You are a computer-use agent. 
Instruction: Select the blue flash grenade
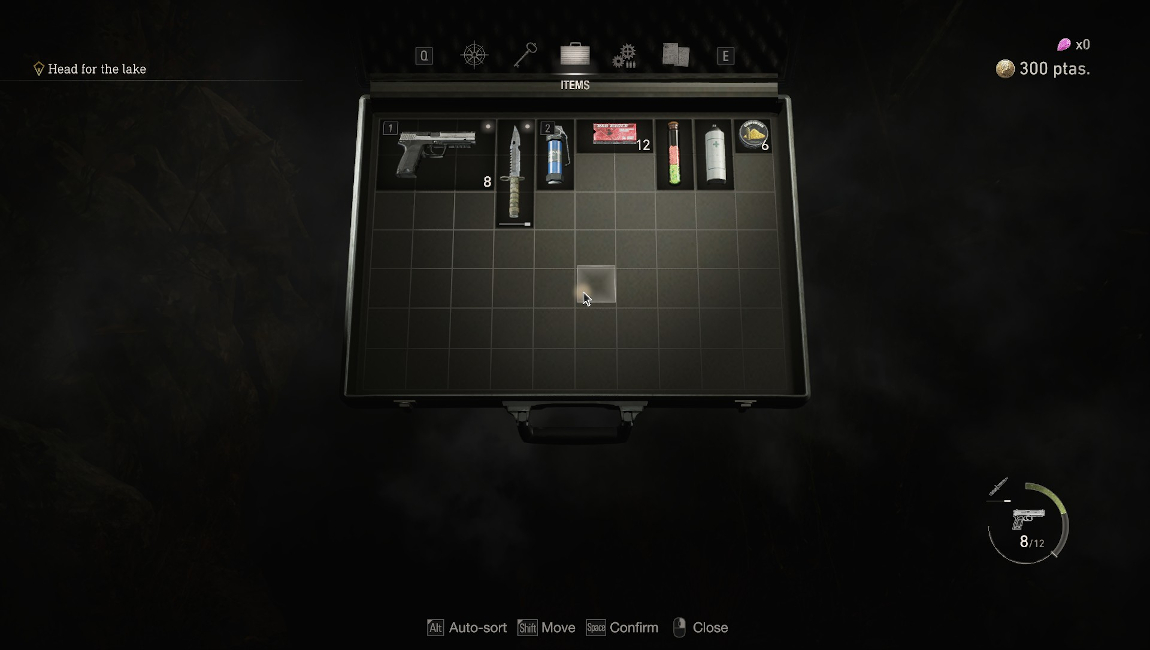[x=555, y=154]
